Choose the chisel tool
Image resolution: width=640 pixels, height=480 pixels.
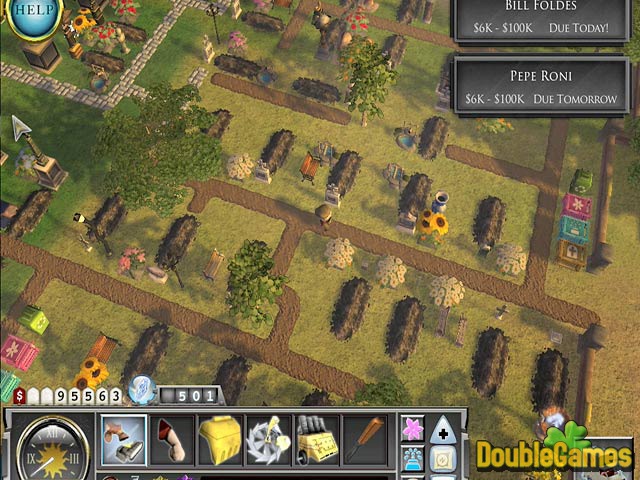click(x=364, y=439)
